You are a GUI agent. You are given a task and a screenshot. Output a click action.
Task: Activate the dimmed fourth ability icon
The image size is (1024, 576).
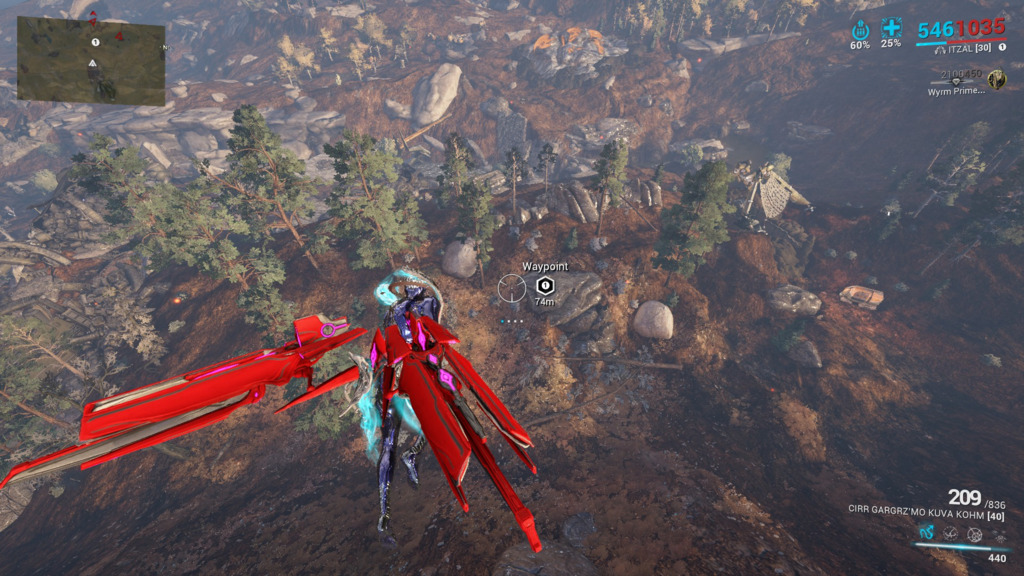pyautogui.click(x=998, y=535)
